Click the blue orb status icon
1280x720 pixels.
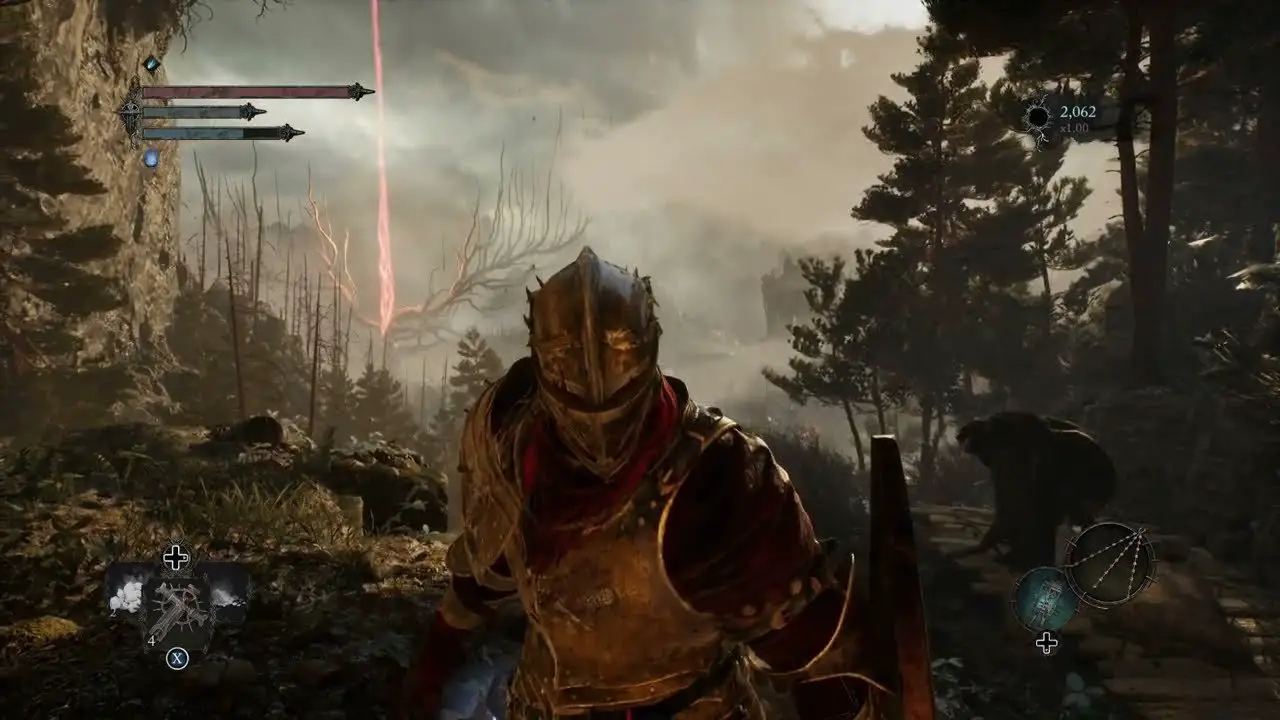click(151, 158)
